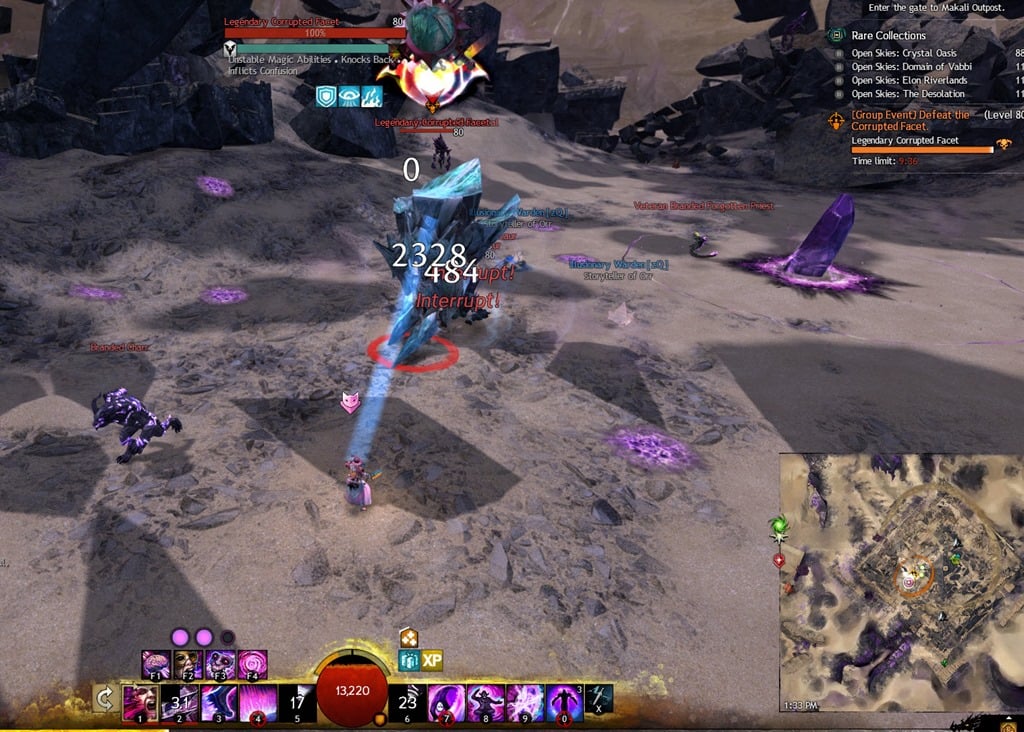Screen dimensions: 1024x732
Task: Activate the F4 pink swirl shatter skill
Action: coord(252,665)
